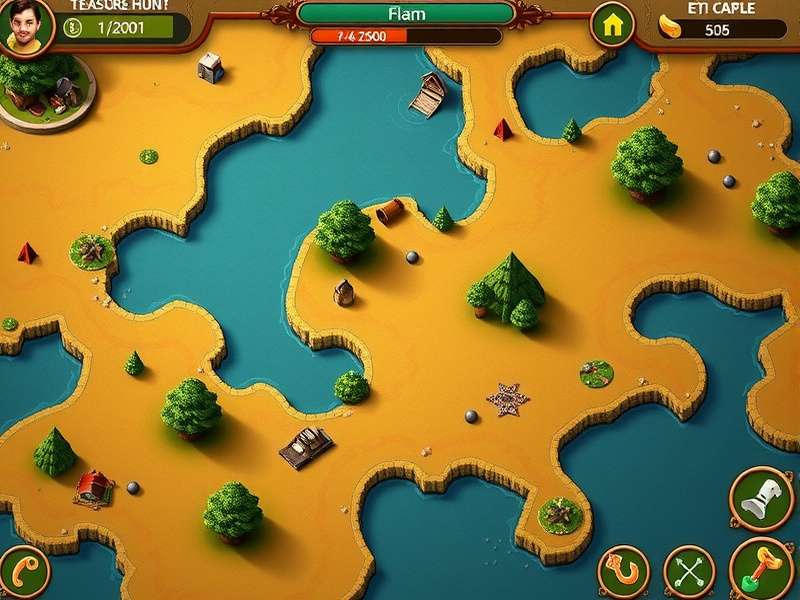Select the white chess rook tool
This screenshot has height=600, width=800.
click(761, 498)
